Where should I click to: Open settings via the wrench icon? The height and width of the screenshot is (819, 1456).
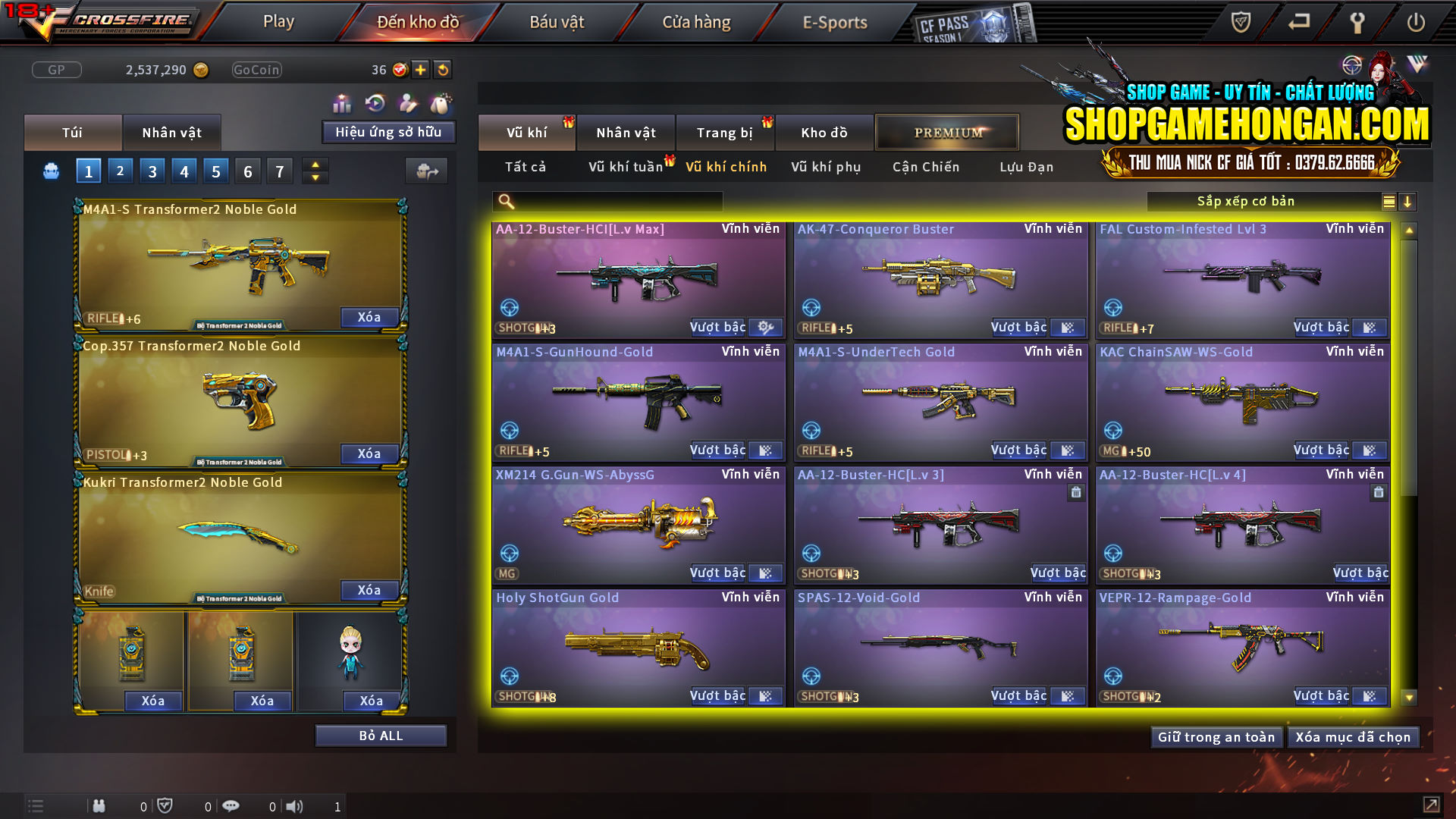pyautogui.click(x=1356, y=23)
